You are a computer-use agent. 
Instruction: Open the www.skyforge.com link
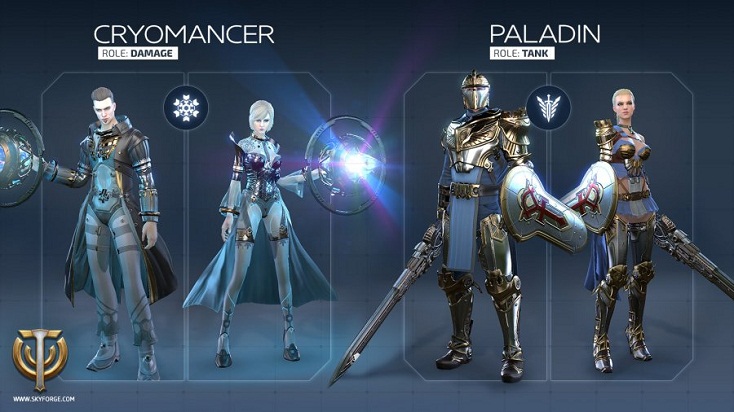[x=35, y=399]
